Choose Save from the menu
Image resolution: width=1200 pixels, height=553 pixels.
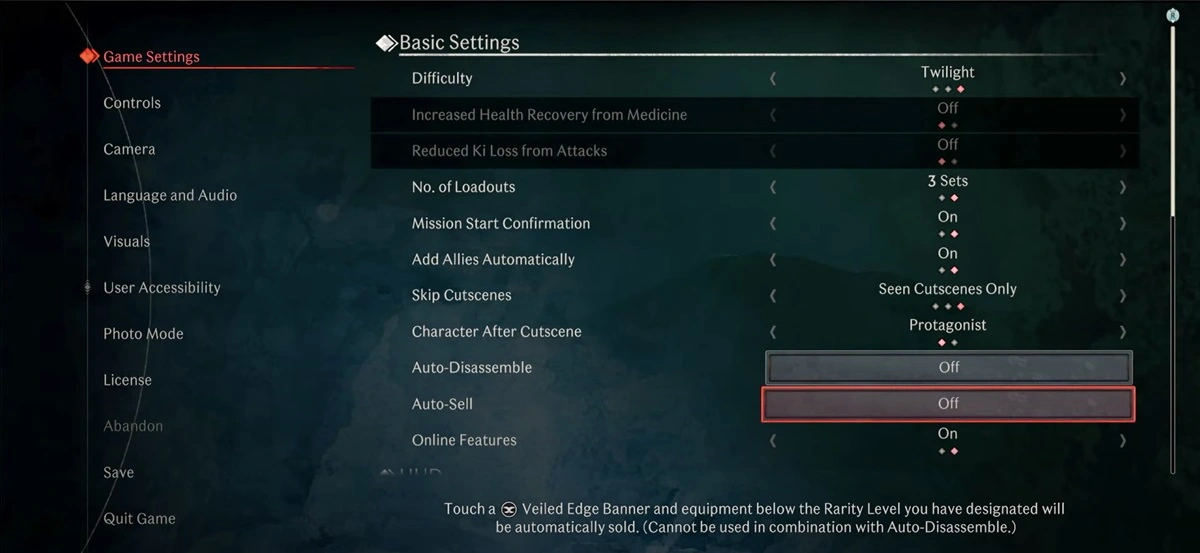tap(118, 472)
